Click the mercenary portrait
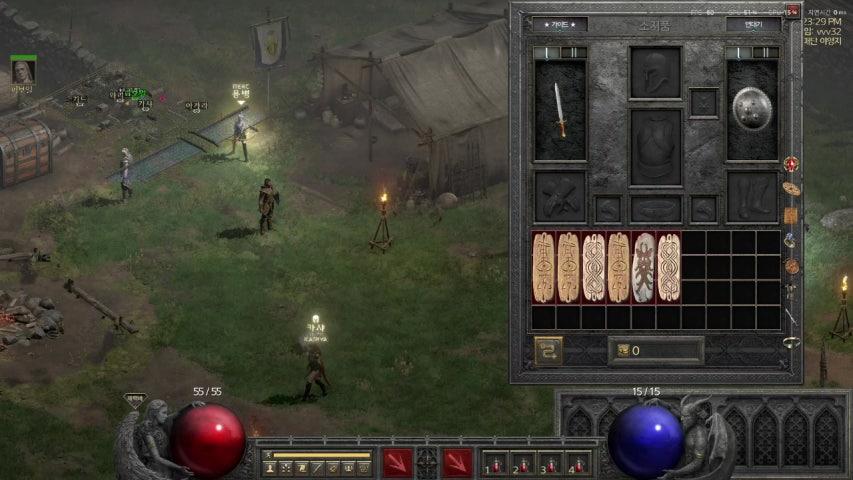The width and height of the screenshot is (853, 480). click(23, 71)
